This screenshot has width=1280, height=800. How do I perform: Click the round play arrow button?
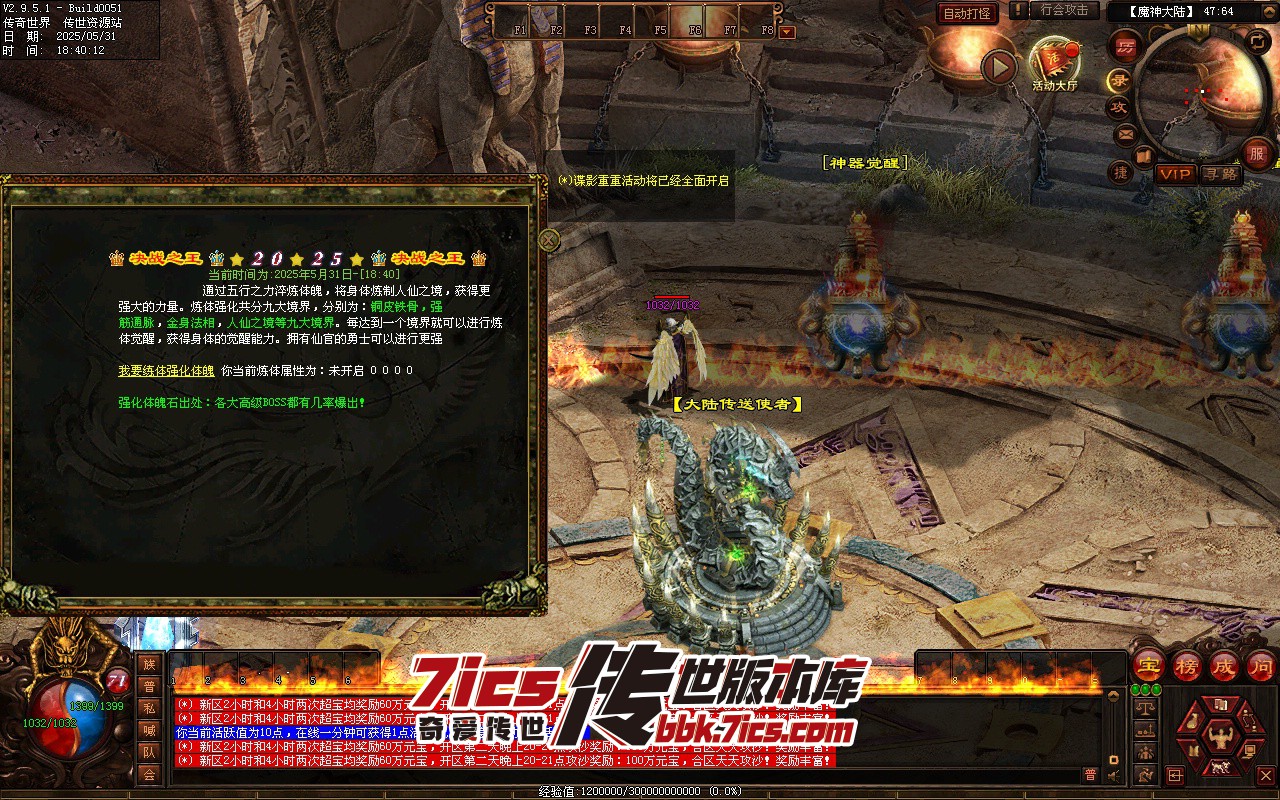(x=998, y=68)
